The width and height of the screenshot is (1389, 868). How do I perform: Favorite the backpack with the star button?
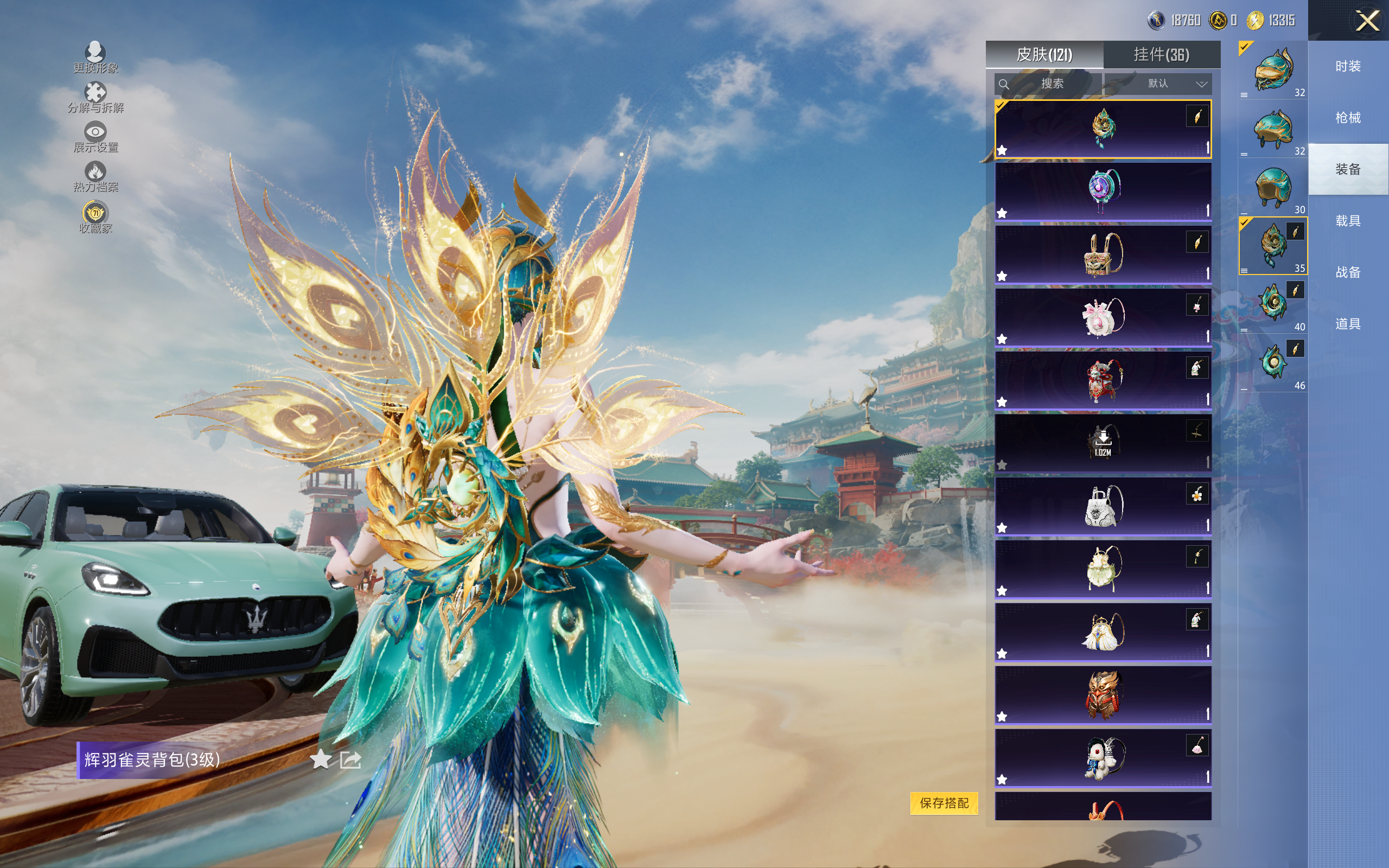click(x=320, y=759)
